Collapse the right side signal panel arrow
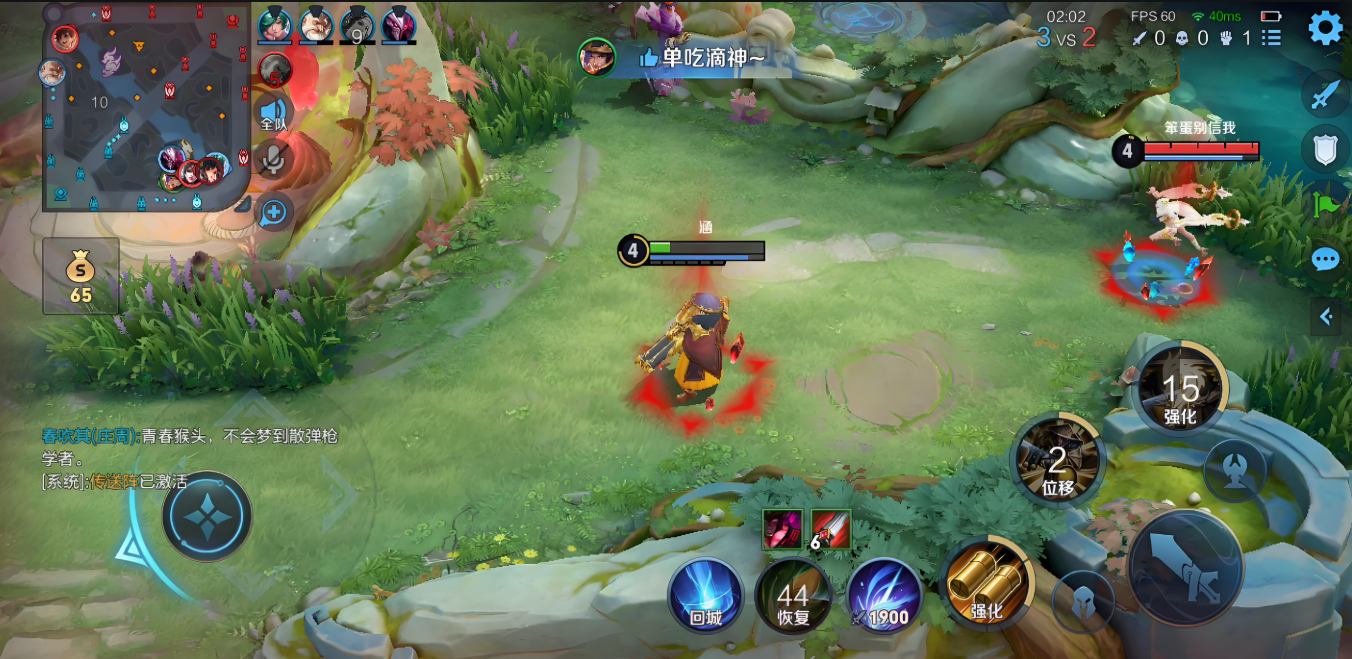The image size is (1352, 659). [x=1326, y=317]
